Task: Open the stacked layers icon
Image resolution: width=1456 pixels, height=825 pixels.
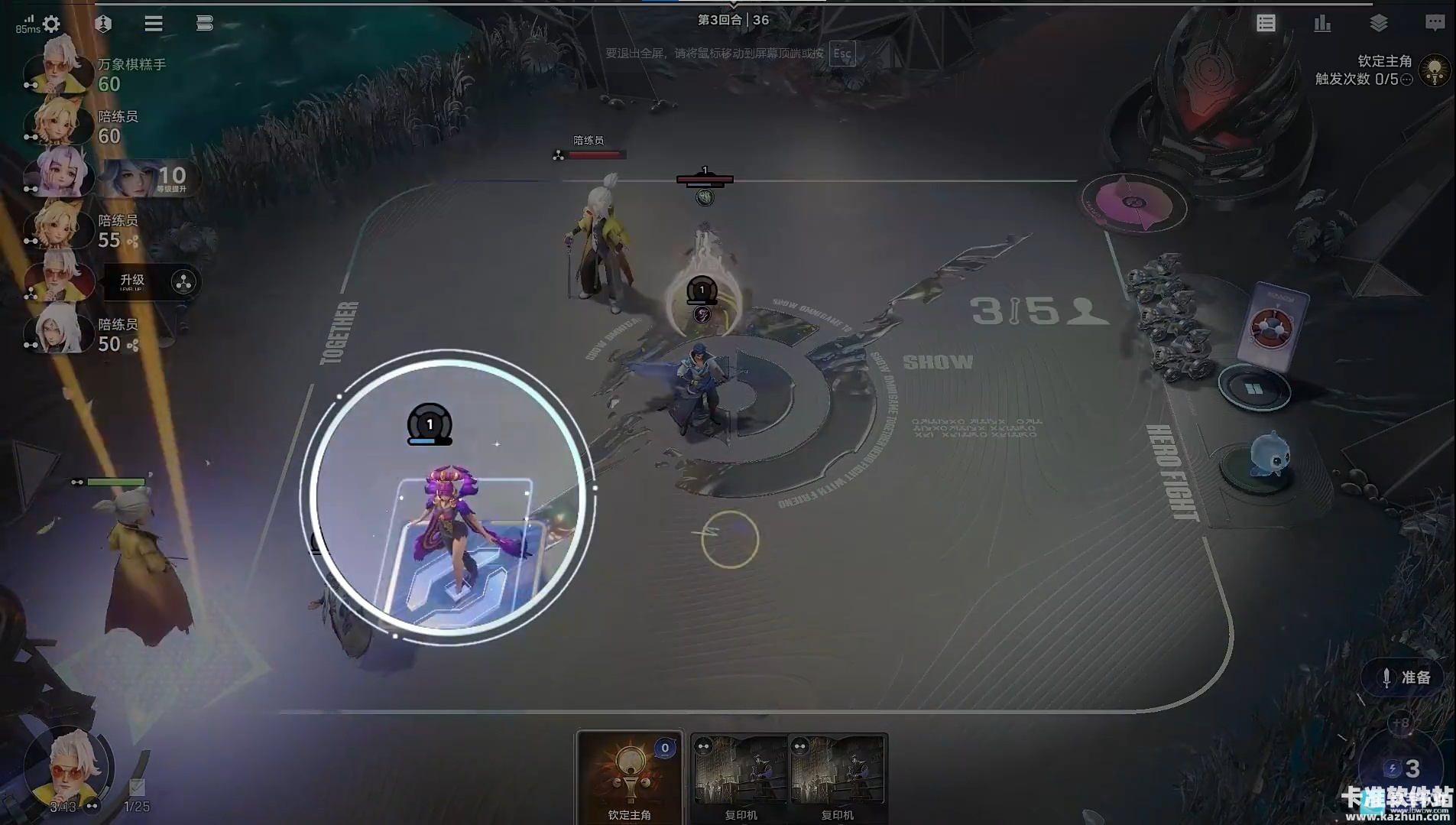Action: [1379, 24]
